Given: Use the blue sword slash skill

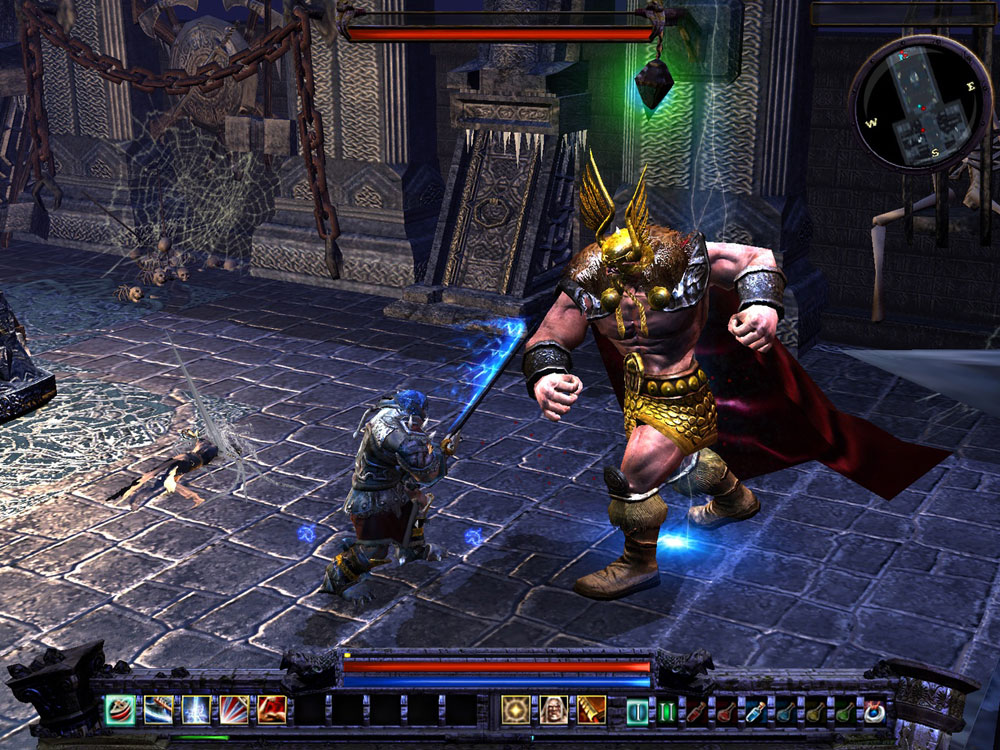Looking at the screenshot, I should tap(158, 710).
